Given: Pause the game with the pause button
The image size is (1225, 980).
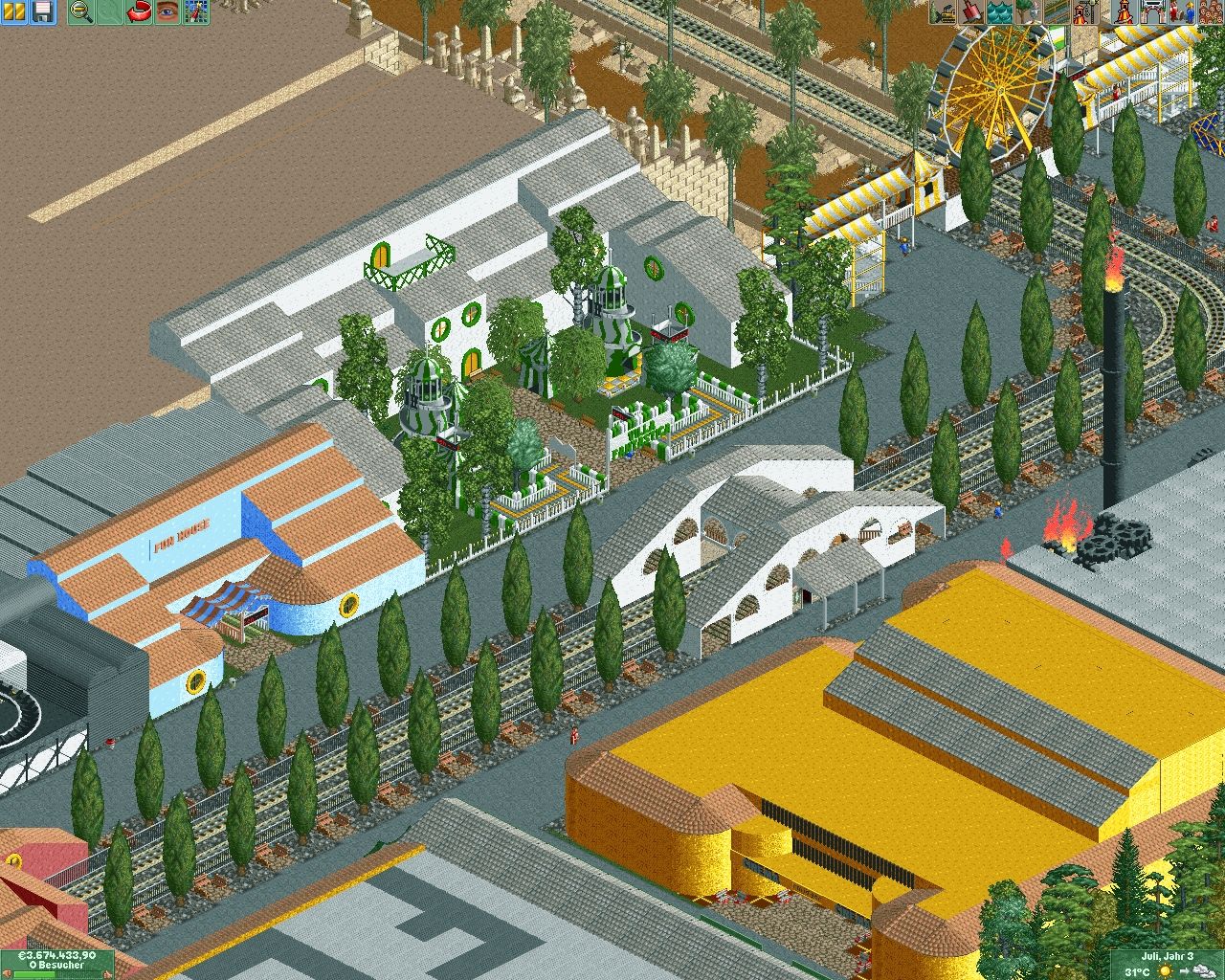Looking at the screenshot, I should tap(14, 12).
